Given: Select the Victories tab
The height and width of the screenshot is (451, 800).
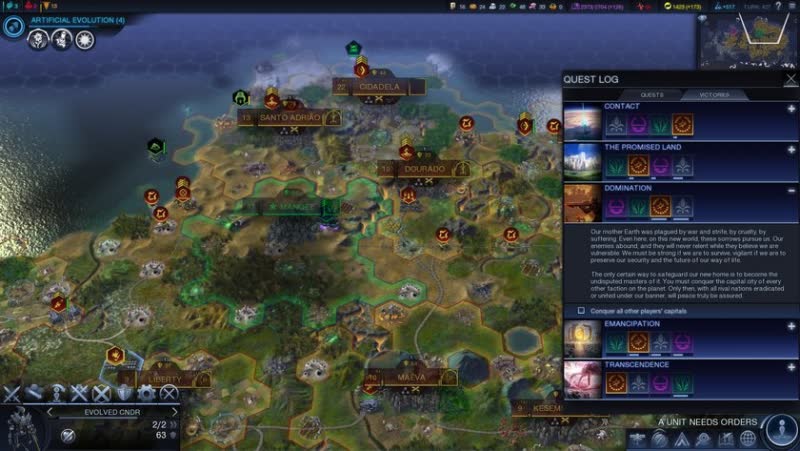Looking at the screenshot, I should [713, 95].
